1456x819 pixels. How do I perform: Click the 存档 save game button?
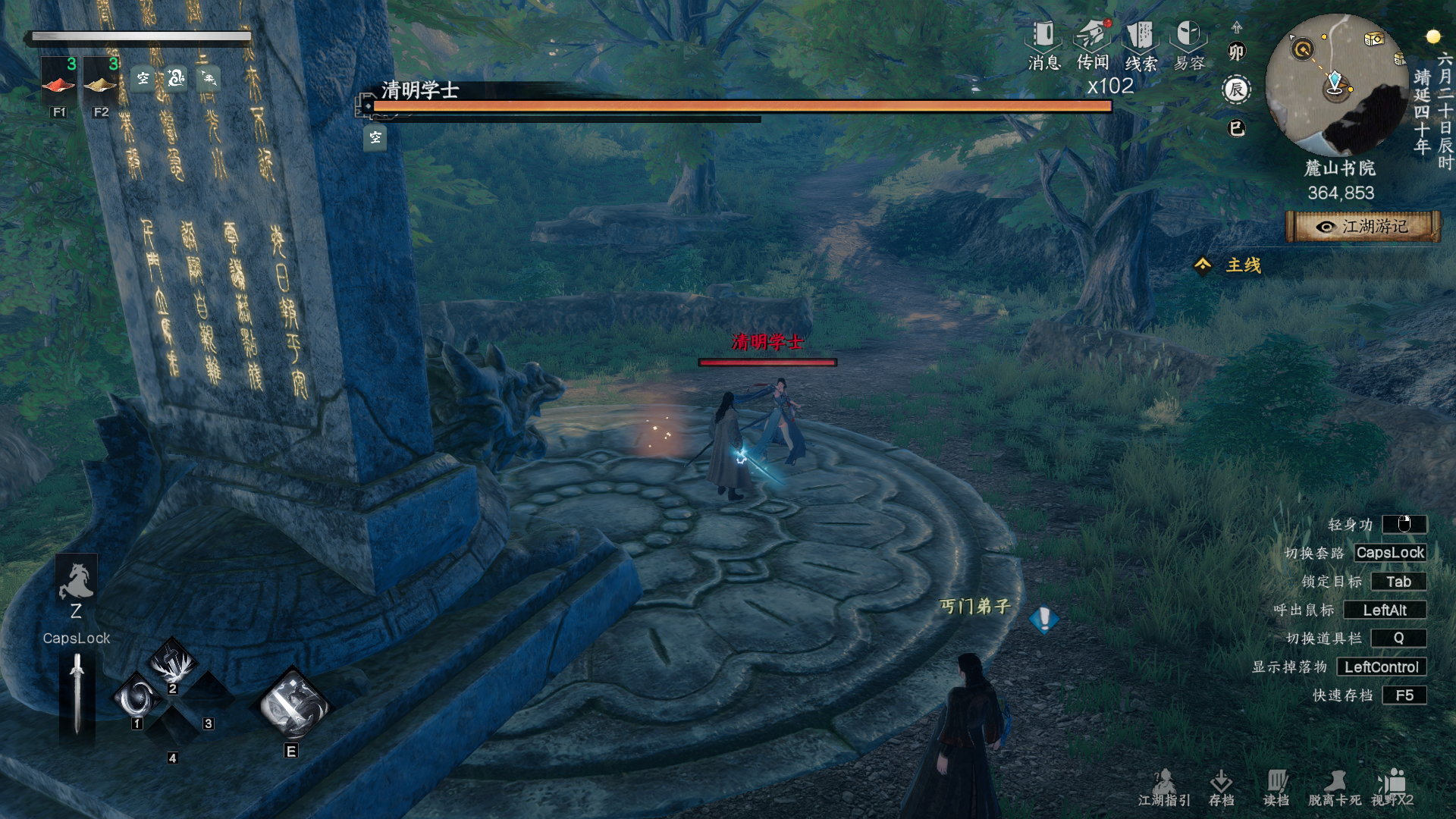1221,787
